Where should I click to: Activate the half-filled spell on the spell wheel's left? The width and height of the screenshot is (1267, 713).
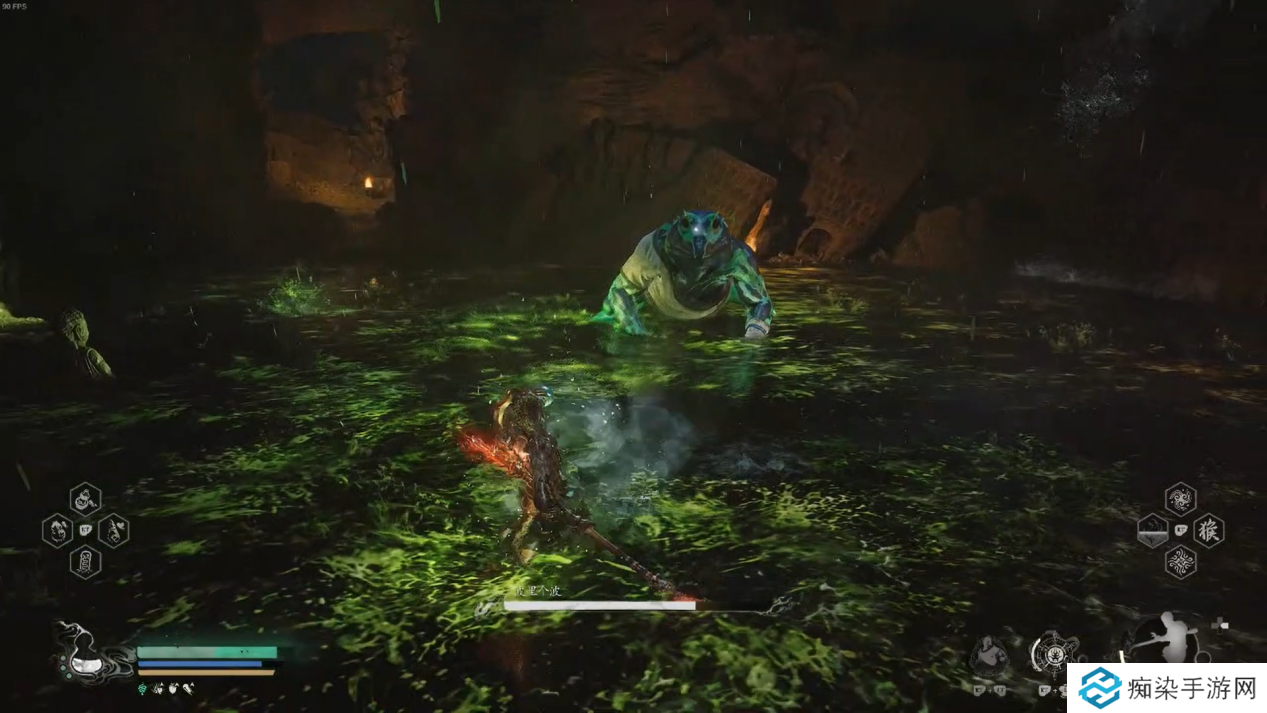[1152, 530]
